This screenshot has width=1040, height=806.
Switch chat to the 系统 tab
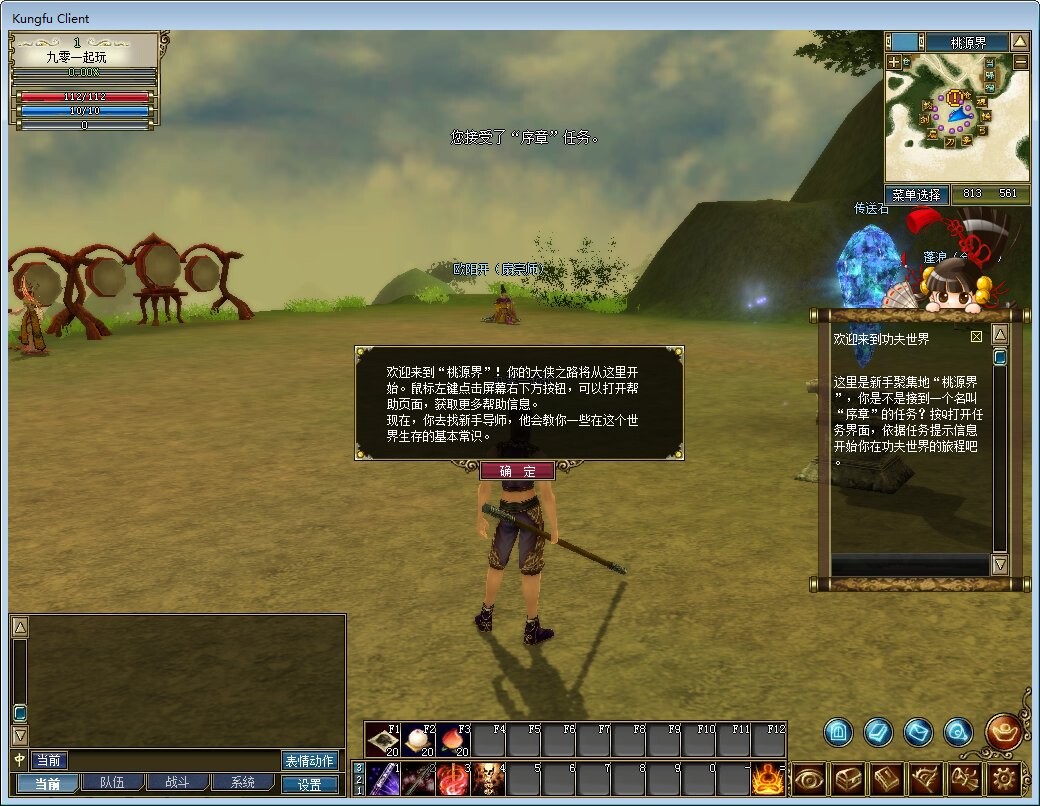[241, 783]
